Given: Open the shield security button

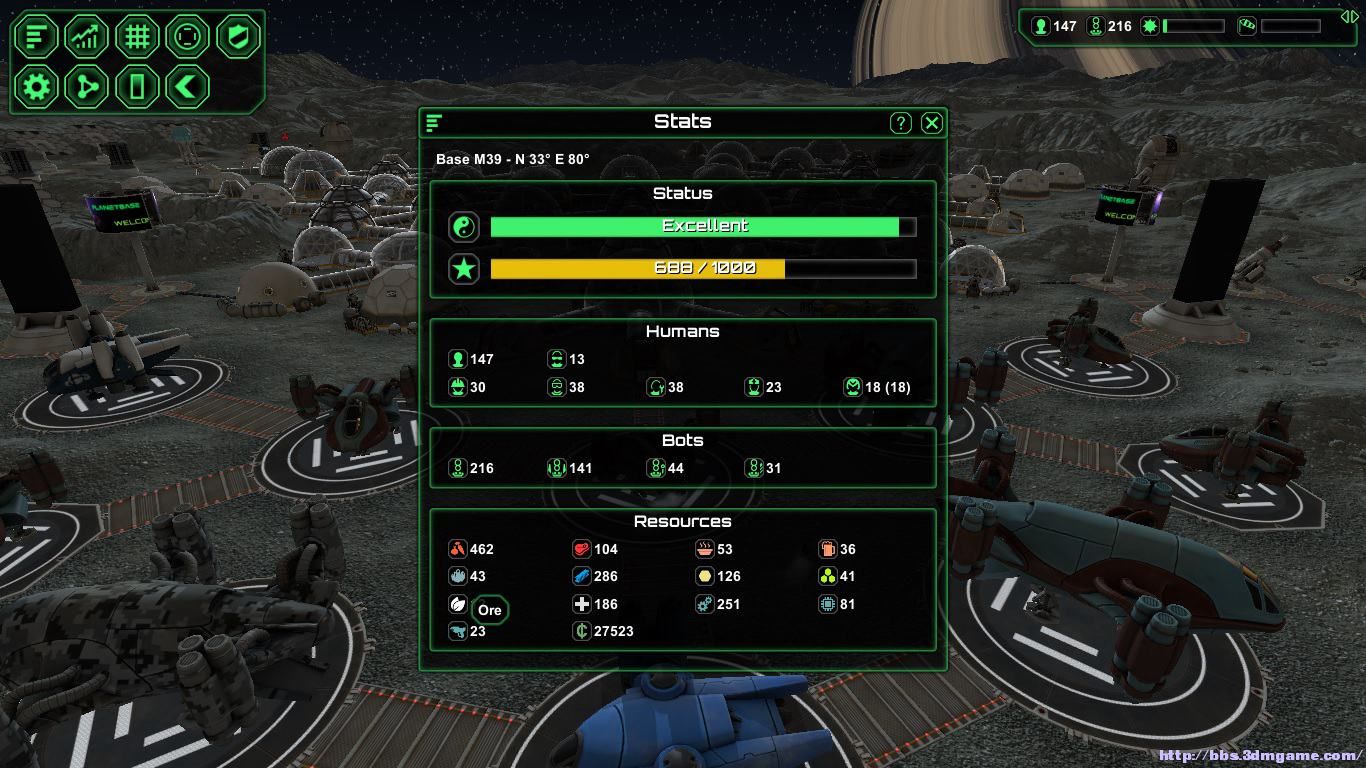Looking at the screenshot, I should tap(238, 37).
